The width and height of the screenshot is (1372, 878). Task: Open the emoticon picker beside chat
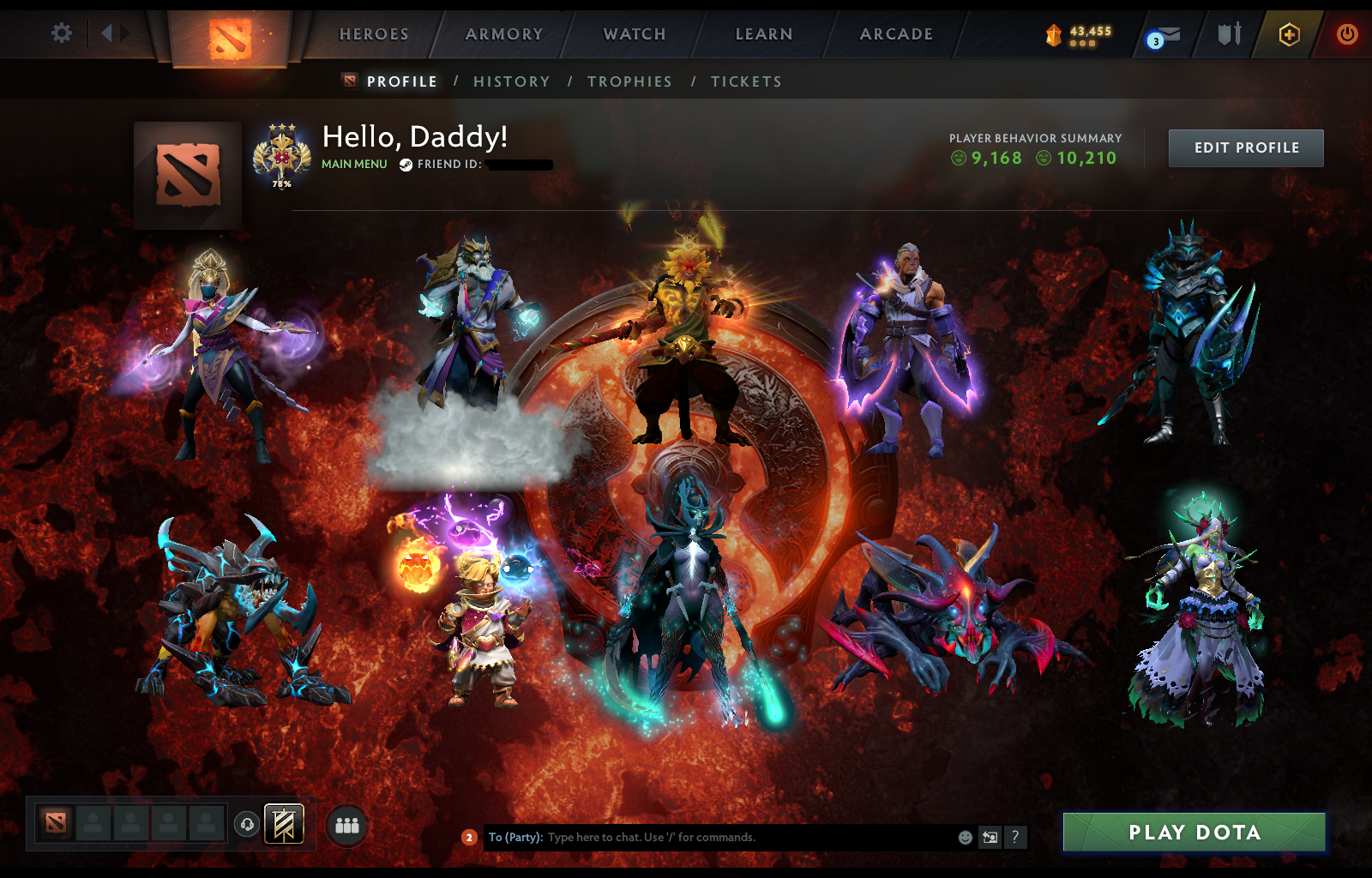(966, 838)
